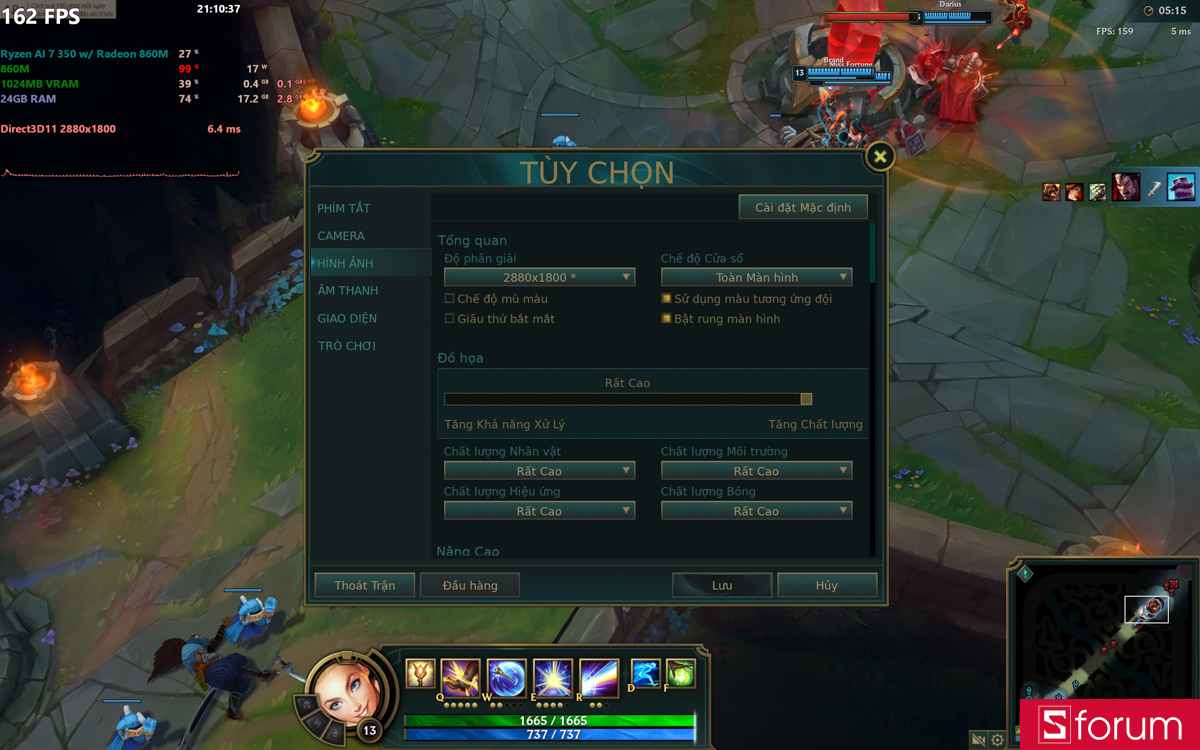Click the Đồ họa quality slider handle
The image size is (1200, 750).
coord(806,399)
